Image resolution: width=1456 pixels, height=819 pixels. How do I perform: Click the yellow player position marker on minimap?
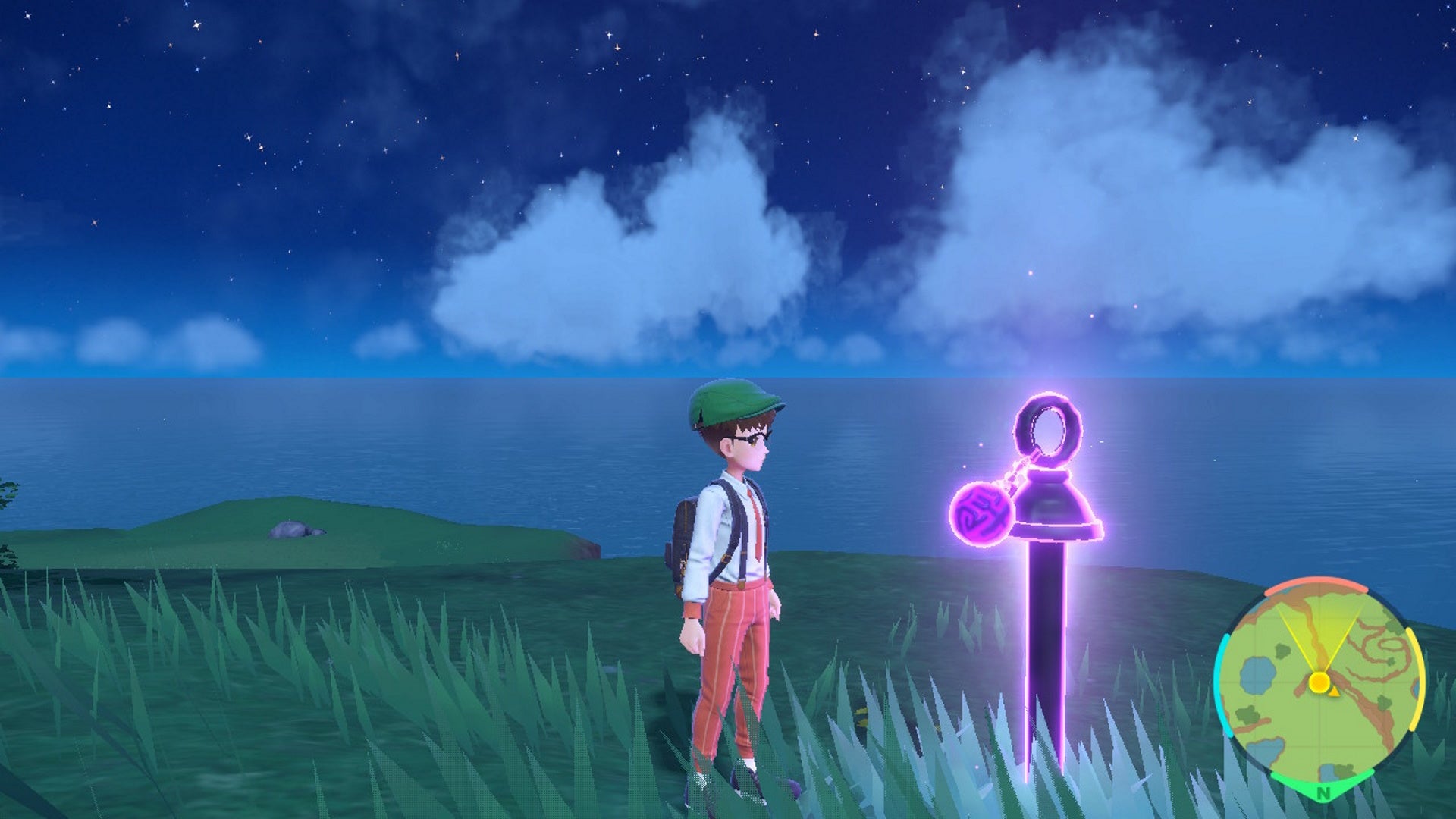pyautogui.click(x=1319, y=682)
